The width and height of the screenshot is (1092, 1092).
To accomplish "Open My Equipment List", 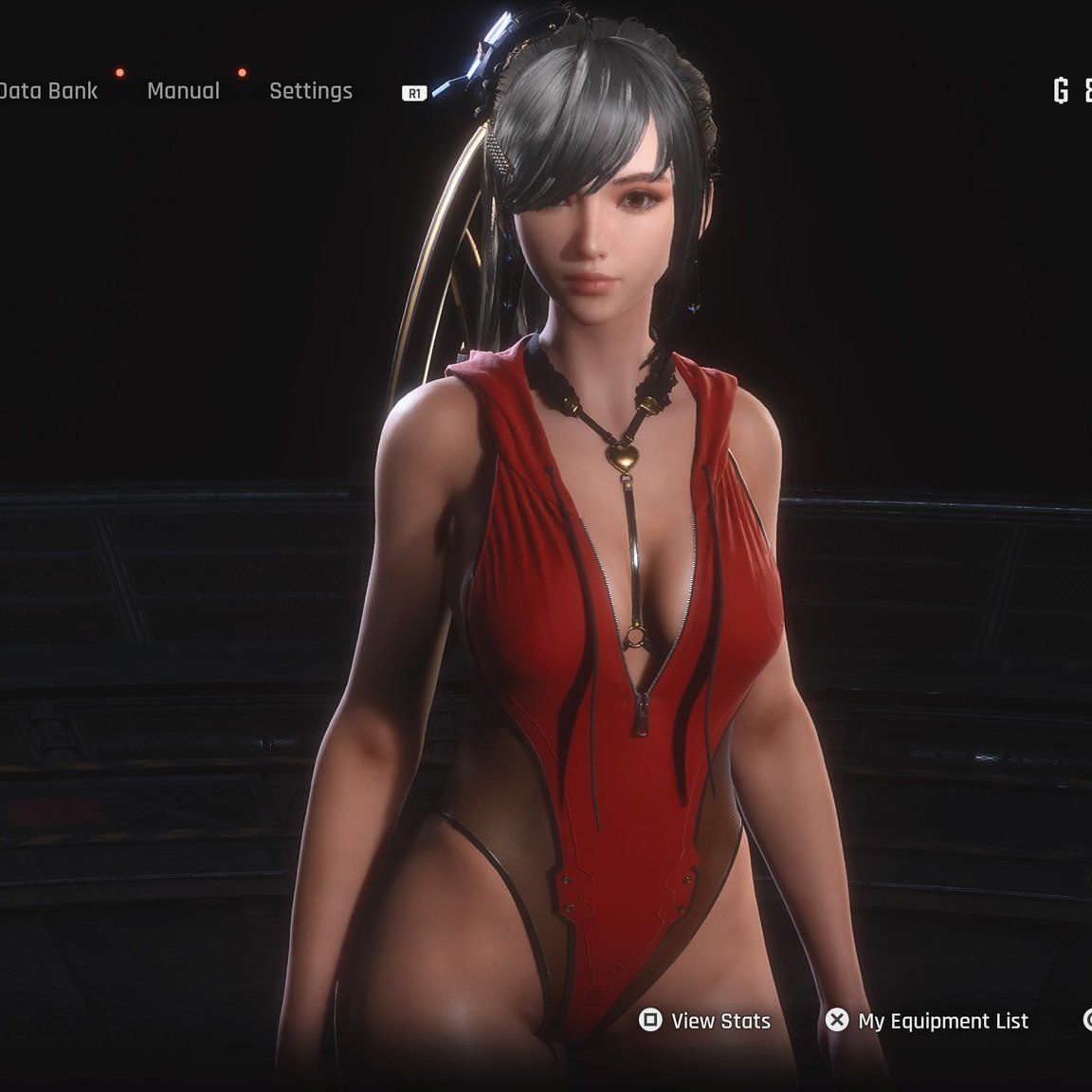I will (927, 1021).
